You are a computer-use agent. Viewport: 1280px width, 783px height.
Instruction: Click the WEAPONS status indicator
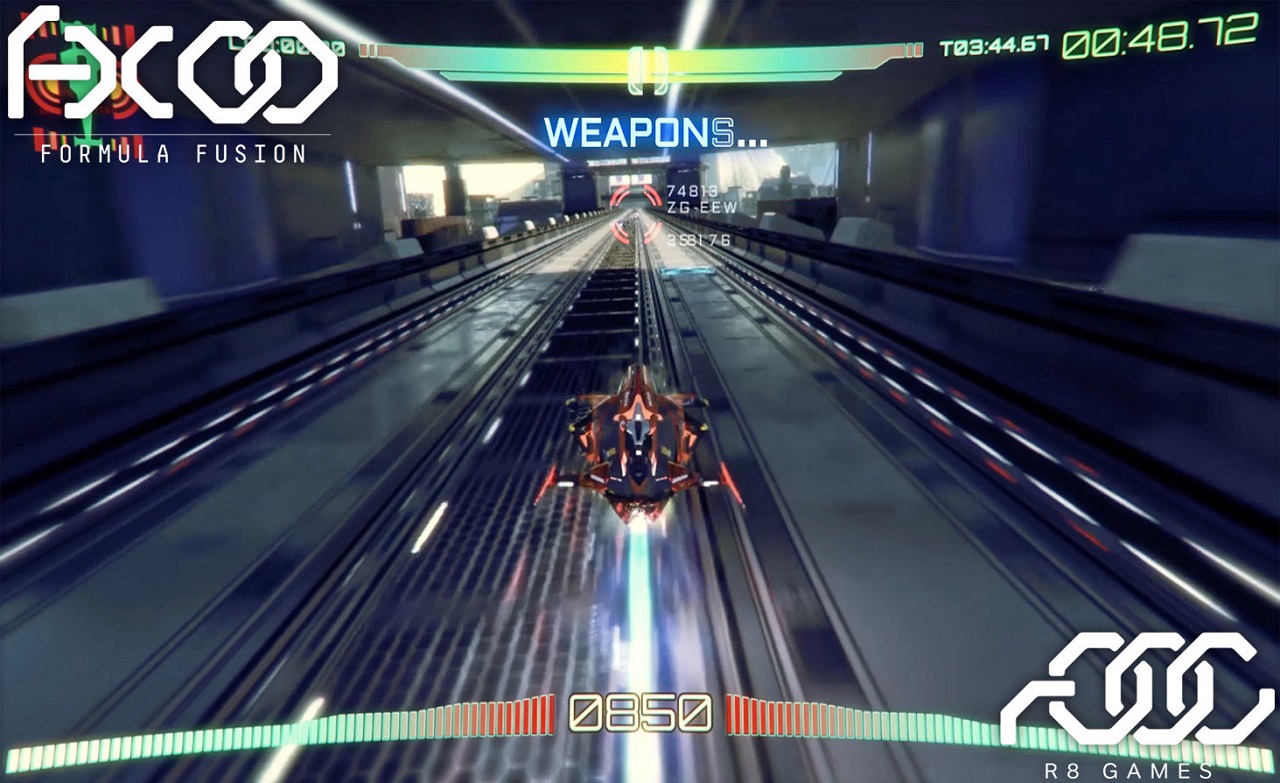(x=656, y=133)
